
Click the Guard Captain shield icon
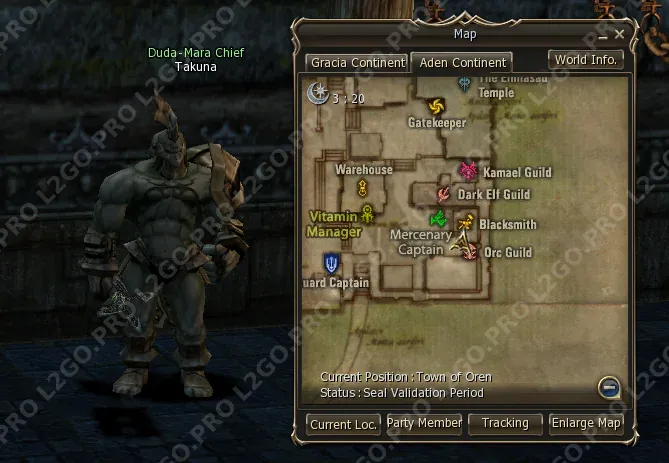tap(331, 263)
